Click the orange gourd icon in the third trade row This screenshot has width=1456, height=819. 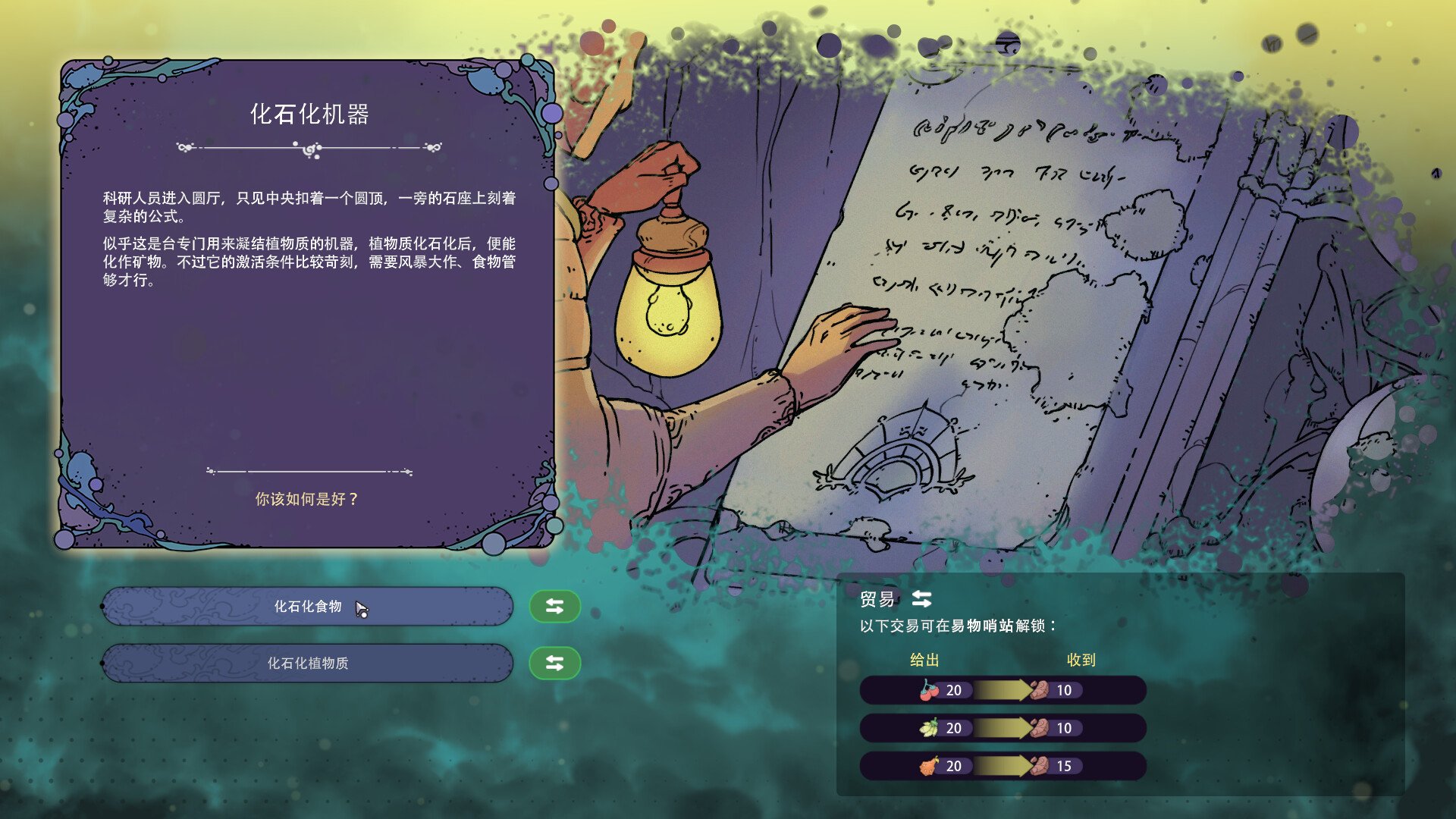tap(929, 767)
